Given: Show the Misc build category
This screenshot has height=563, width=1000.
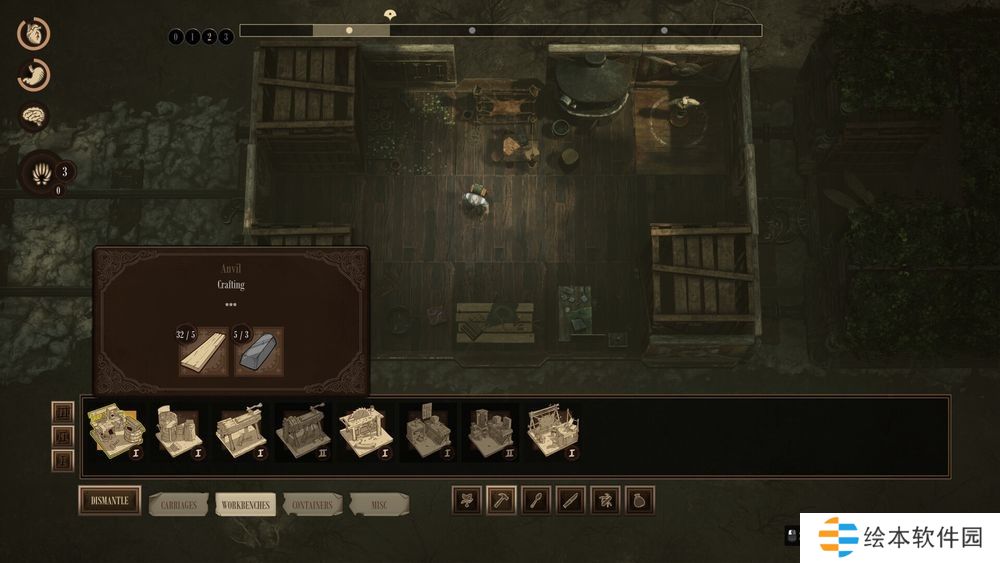Looking at the screenshot, I should pyautogui.click(x=379, y=503).
